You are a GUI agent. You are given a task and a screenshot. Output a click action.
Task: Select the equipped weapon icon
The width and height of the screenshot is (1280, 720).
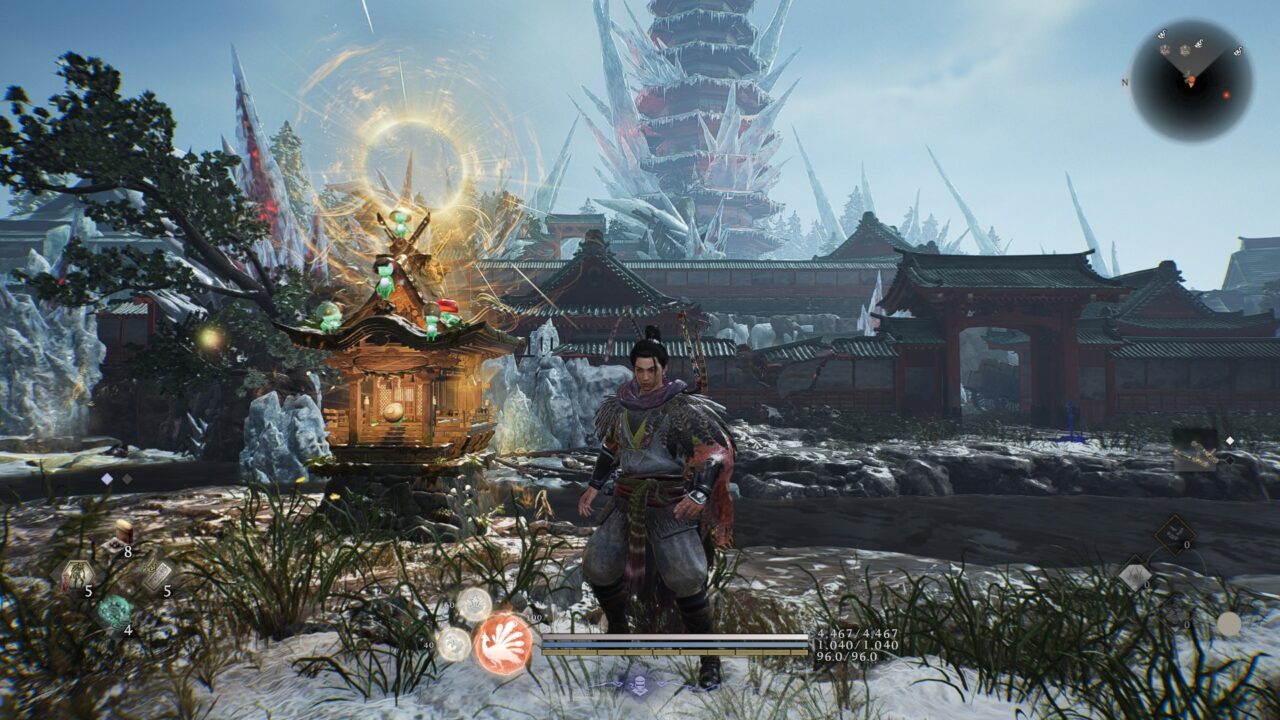click(x=1197, y=450)
